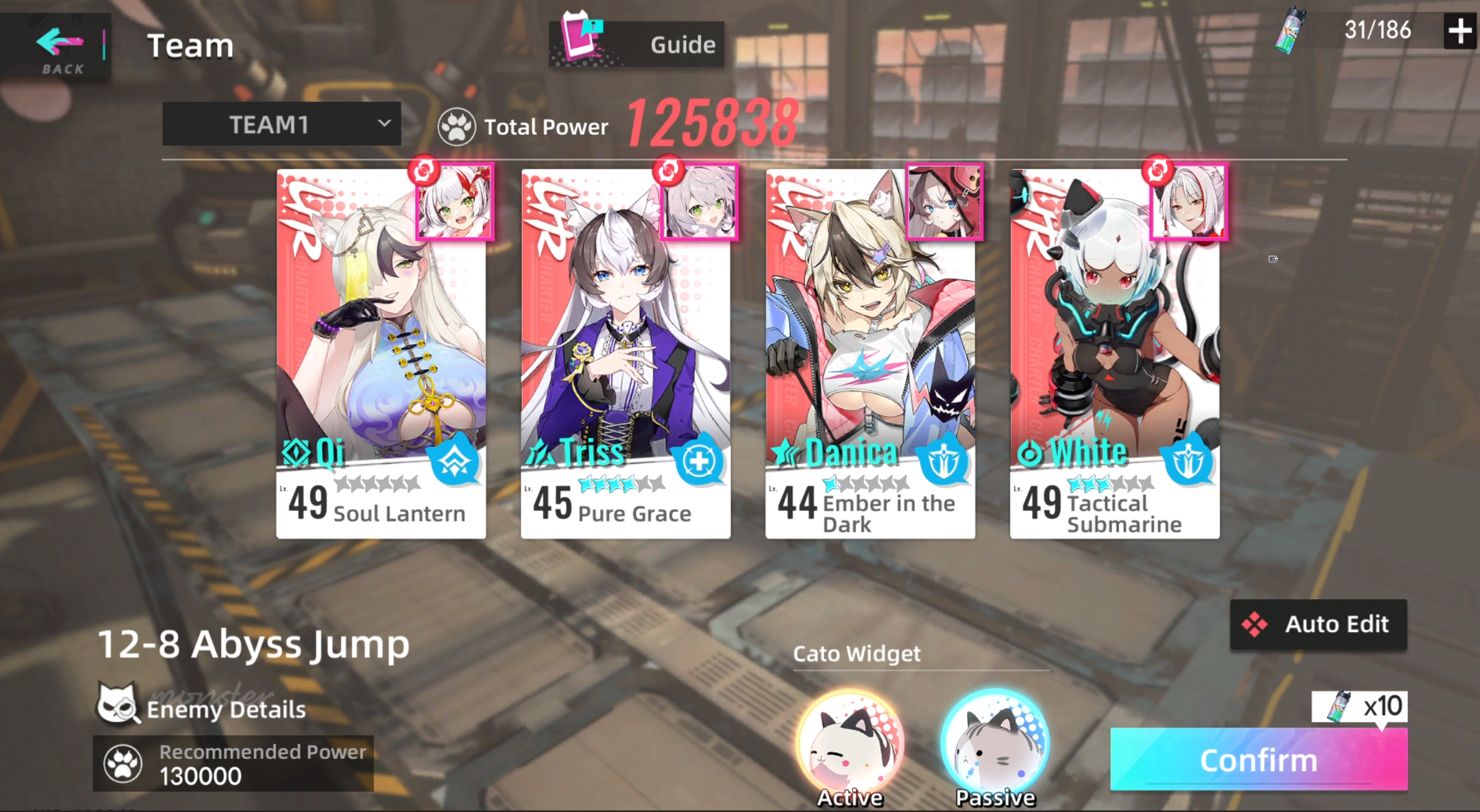This screenshot has width=1480, height=812.
Task: Click Qi's blue emblem icon
Action: tap(453, 460)
